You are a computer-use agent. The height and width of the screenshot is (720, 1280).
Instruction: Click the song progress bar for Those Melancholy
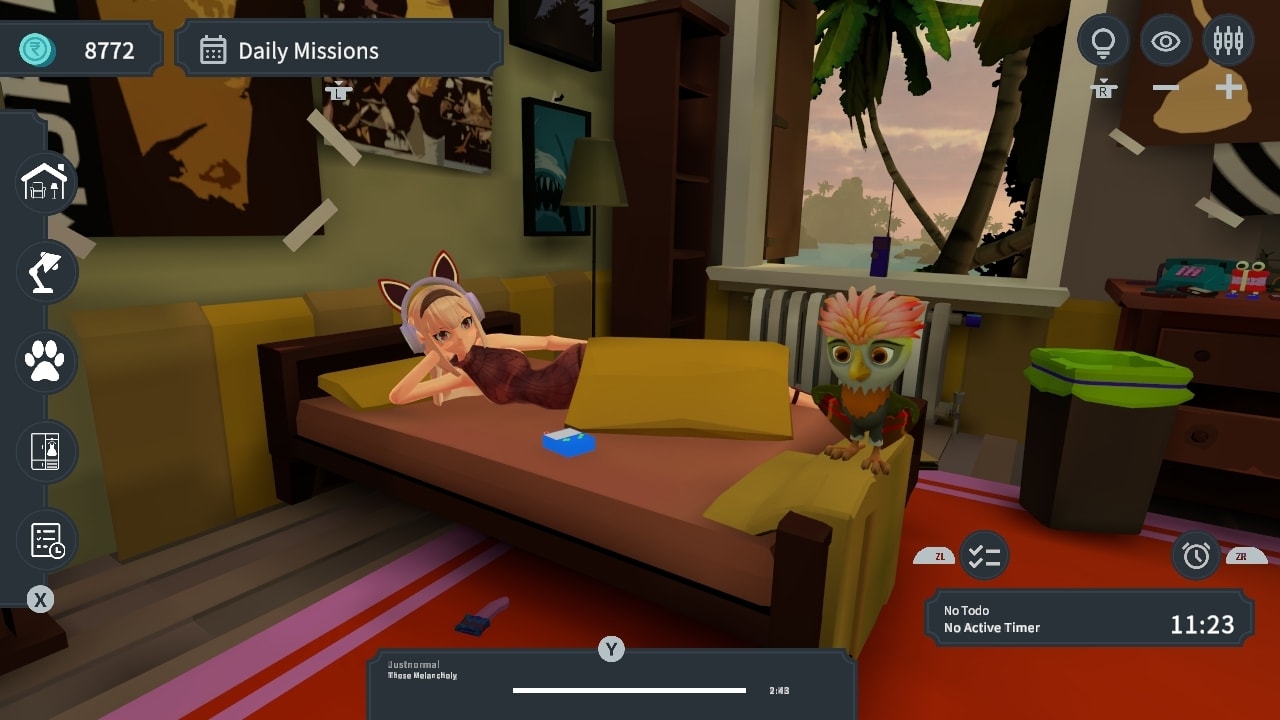628,690
